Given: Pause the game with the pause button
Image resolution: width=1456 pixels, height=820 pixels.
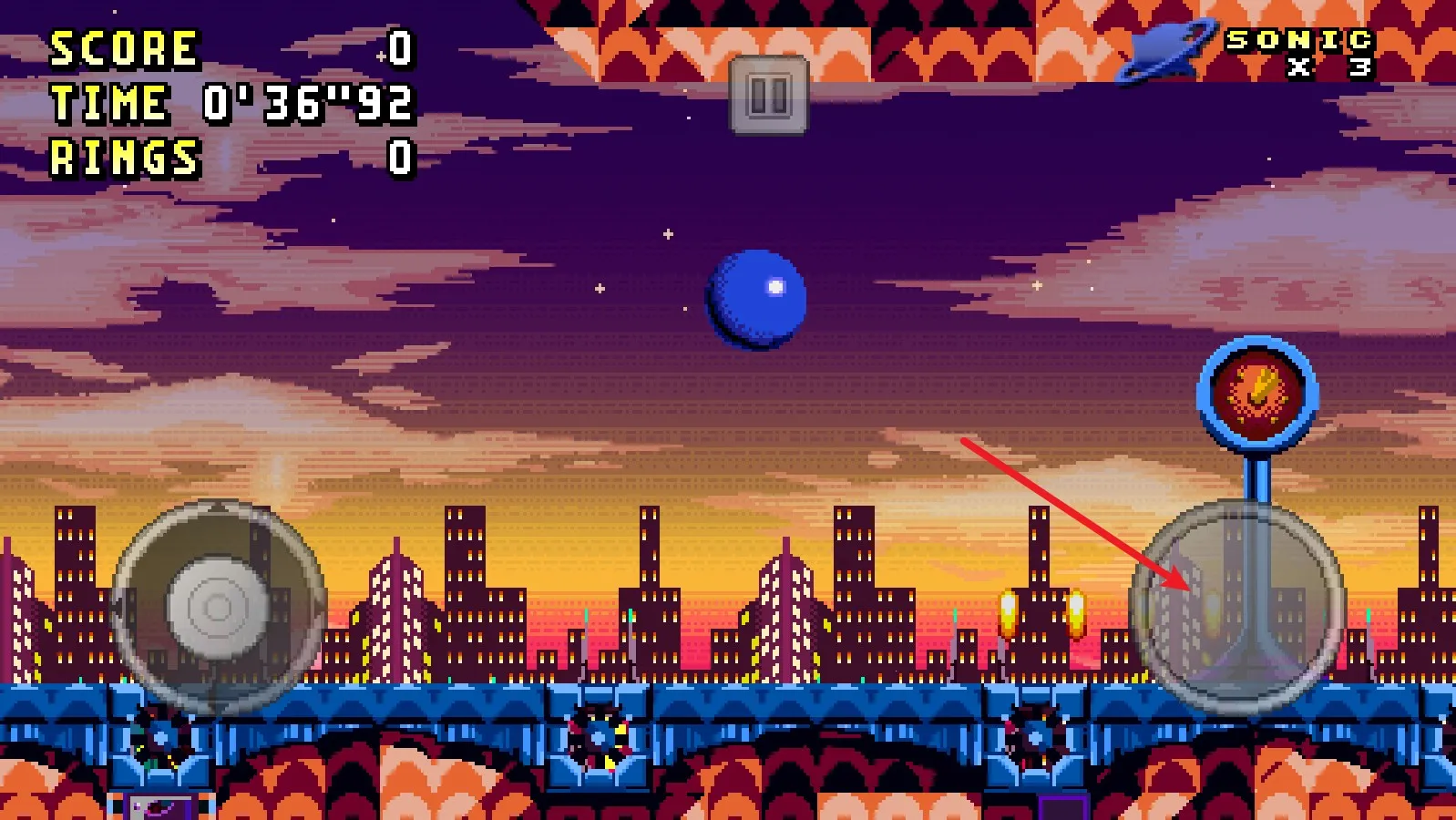Looking at the screenshot, I should (768, 95).
